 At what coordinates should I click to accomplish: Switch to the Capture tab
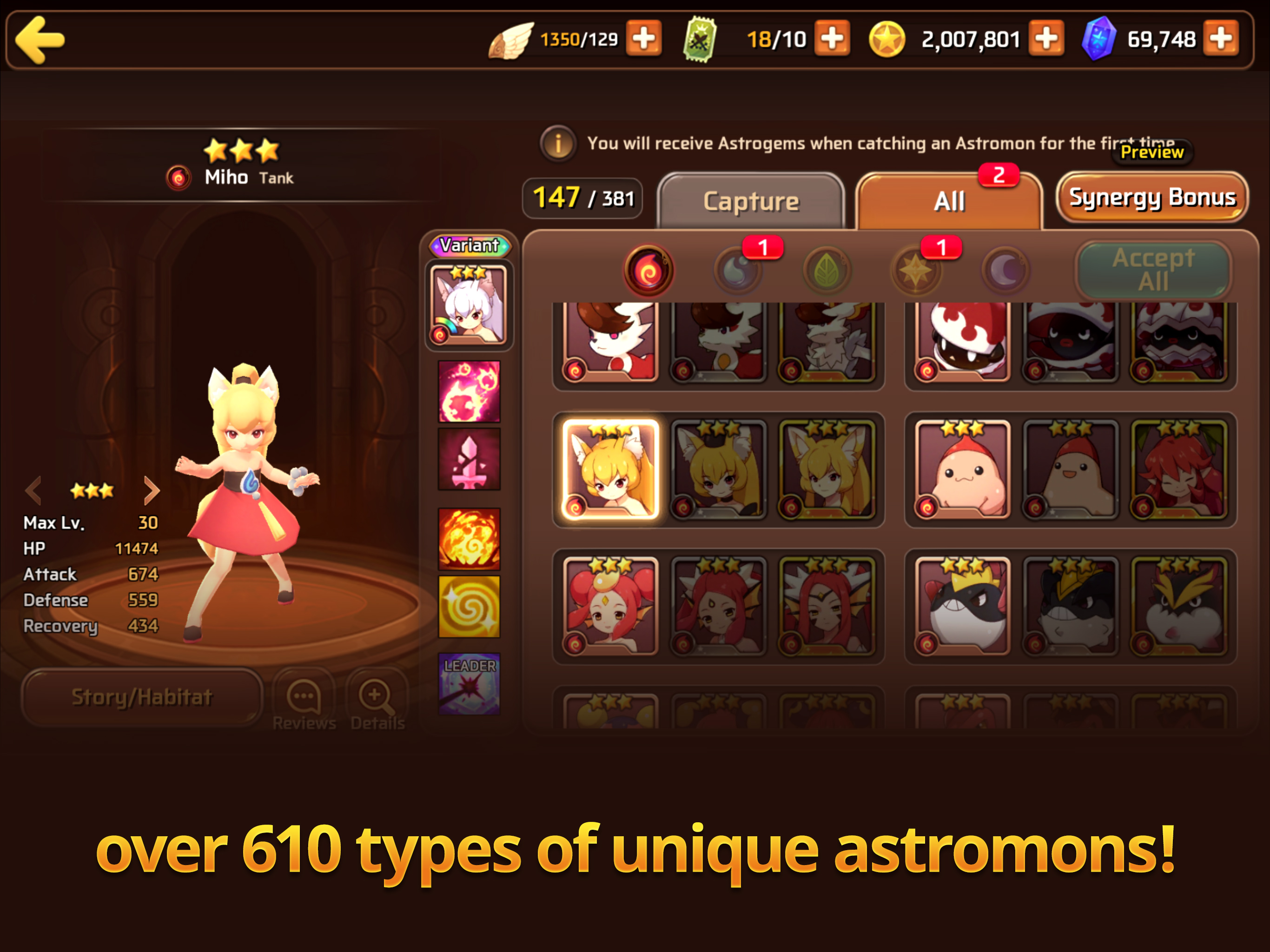750,201
